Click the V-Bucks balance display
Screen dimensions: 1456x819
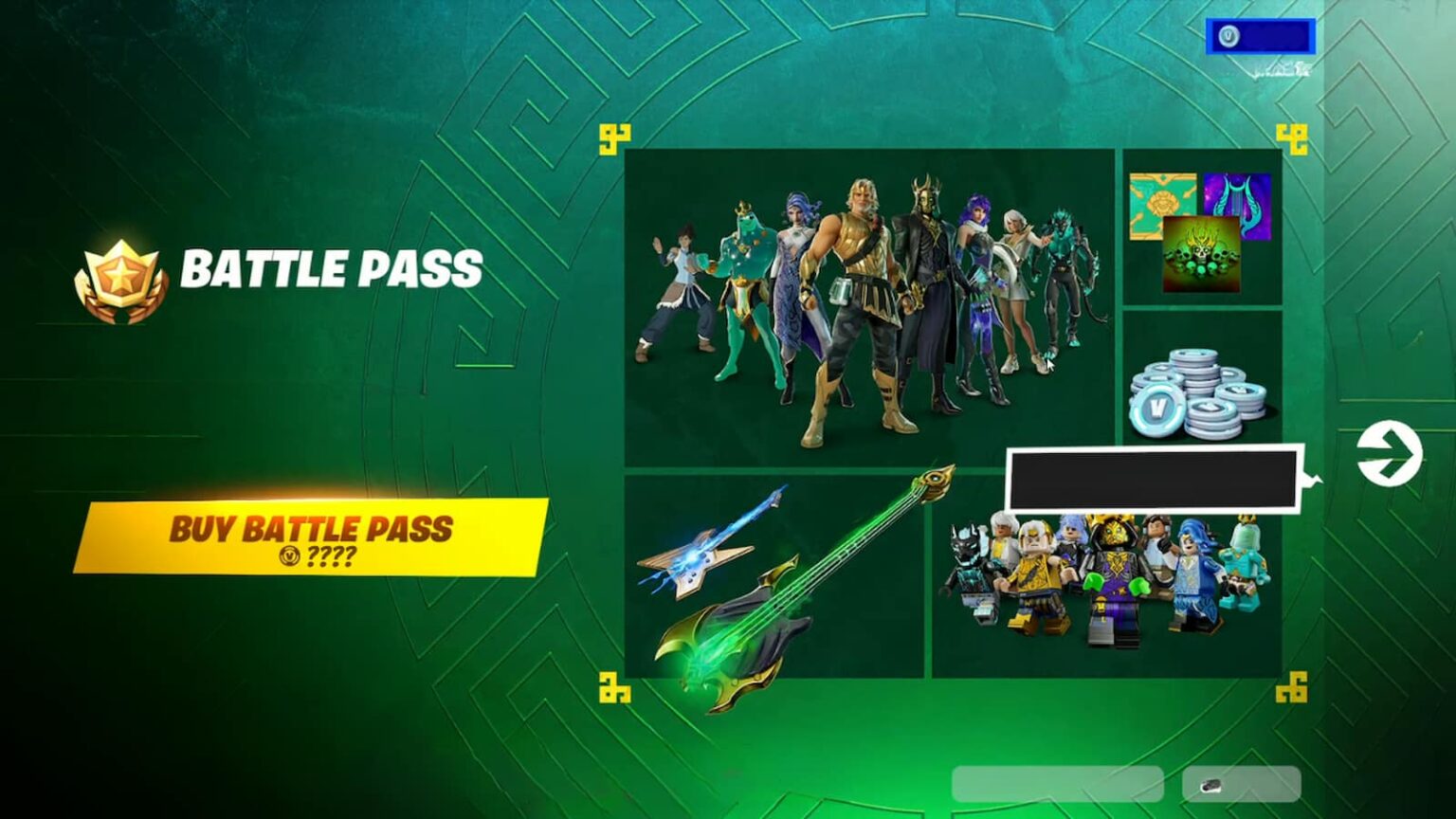[x=1261, y=35]
